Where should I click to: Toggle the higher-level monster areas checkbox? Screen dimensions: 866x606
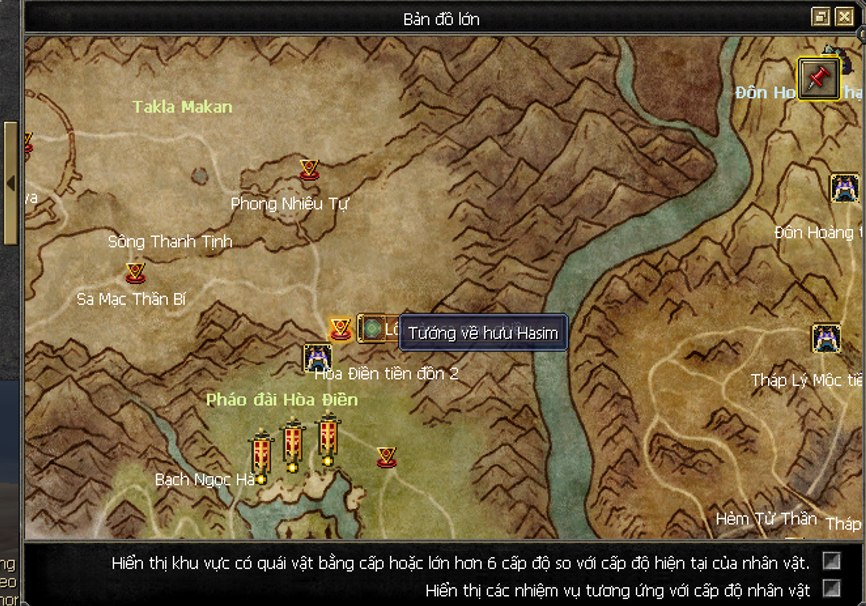(x=831, y=561)
